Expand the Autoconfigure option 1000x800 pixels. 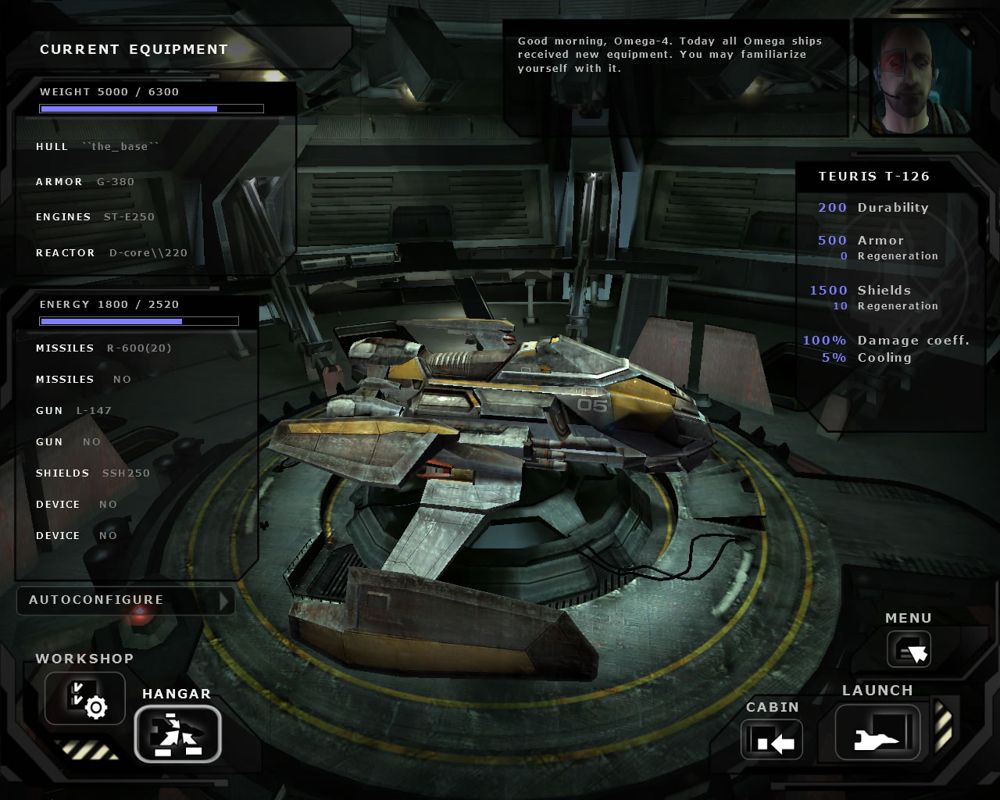pyautogui.click(x=126, y=600)
